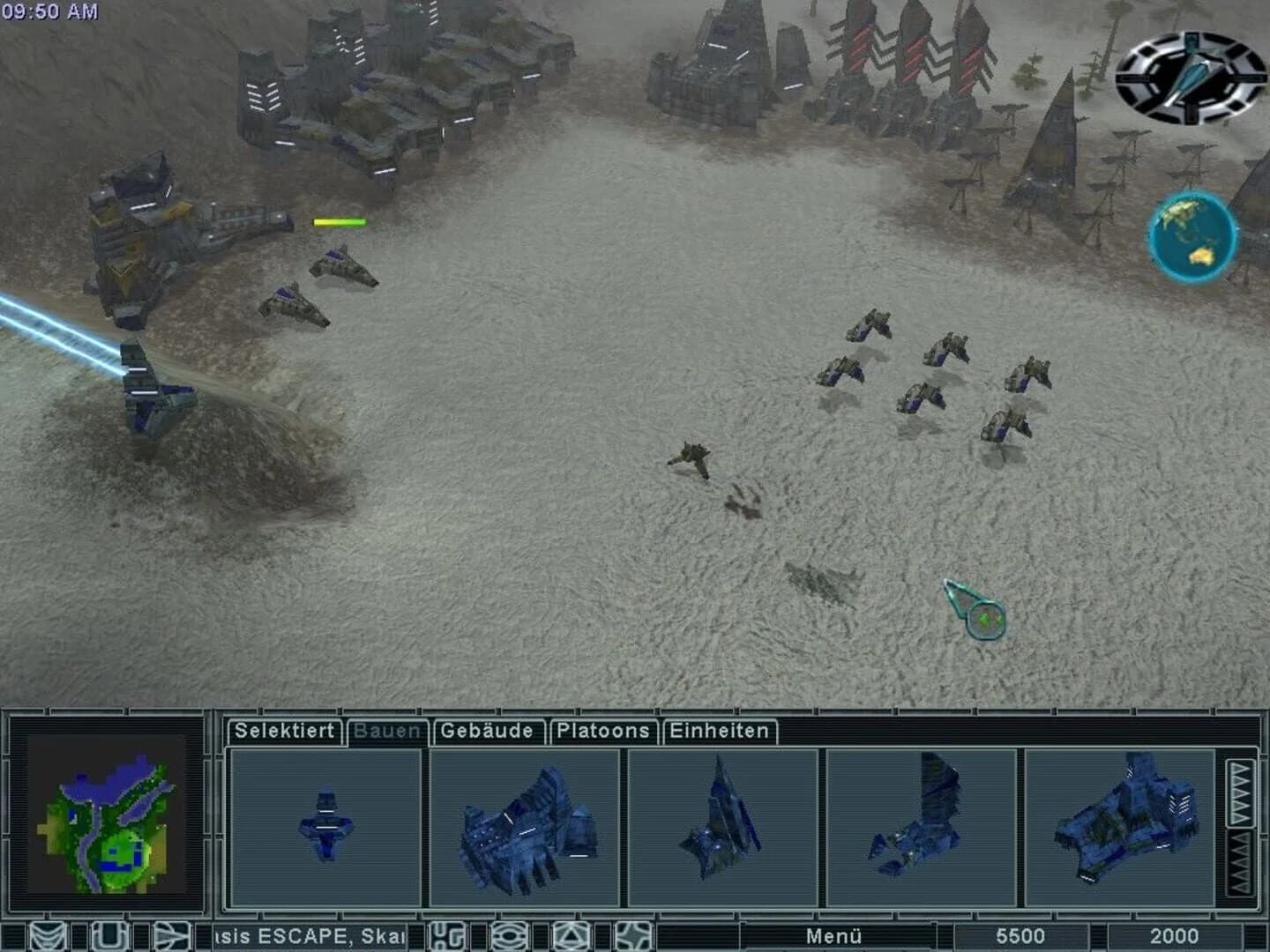Switch to the Platoons tab
Image resolution: width=1270 pixels, height=952 pixels.
(x=601, y=731)
